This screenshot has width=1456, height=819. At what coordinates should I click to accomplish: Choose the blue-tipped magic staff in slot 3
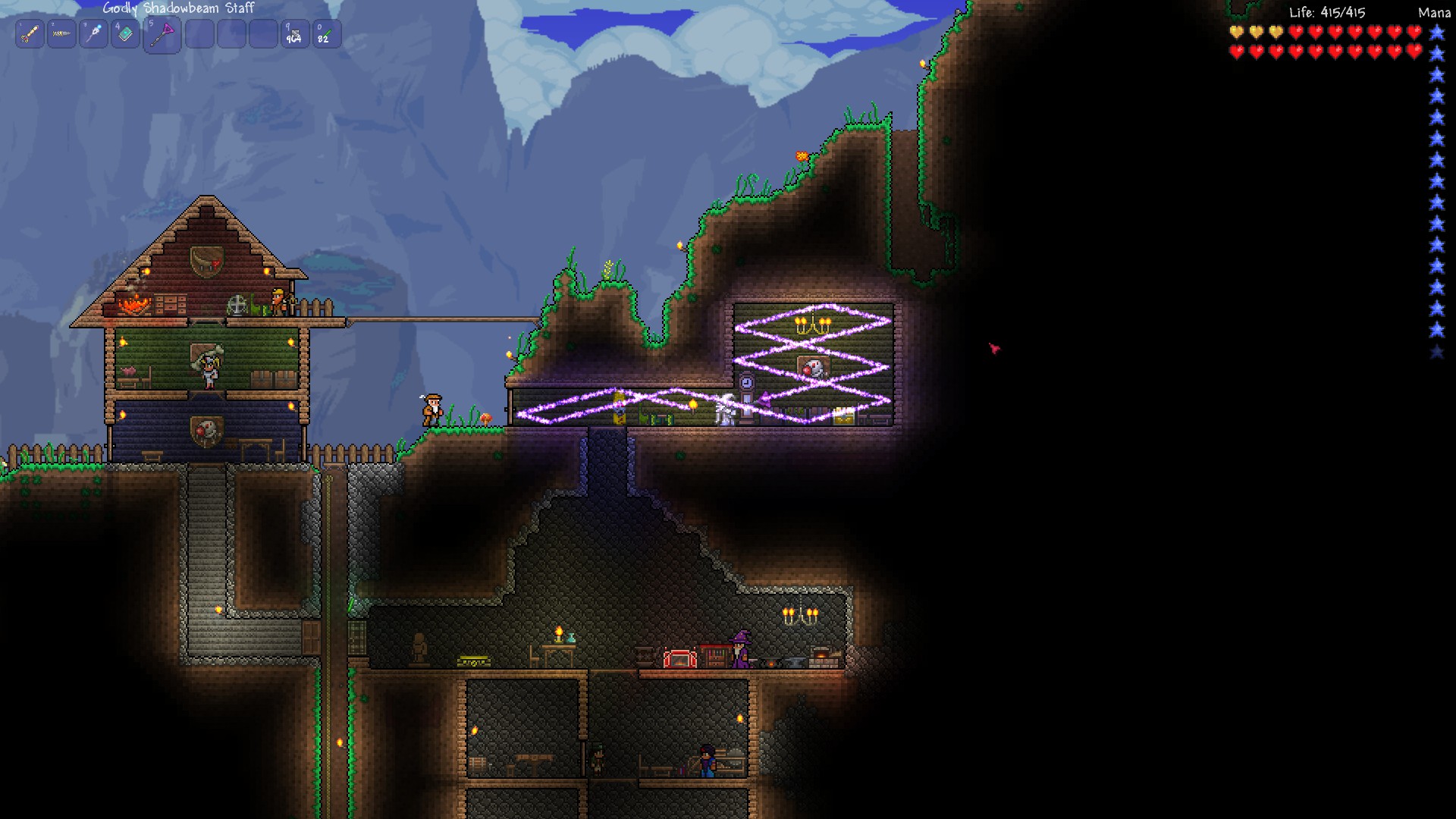94,34
